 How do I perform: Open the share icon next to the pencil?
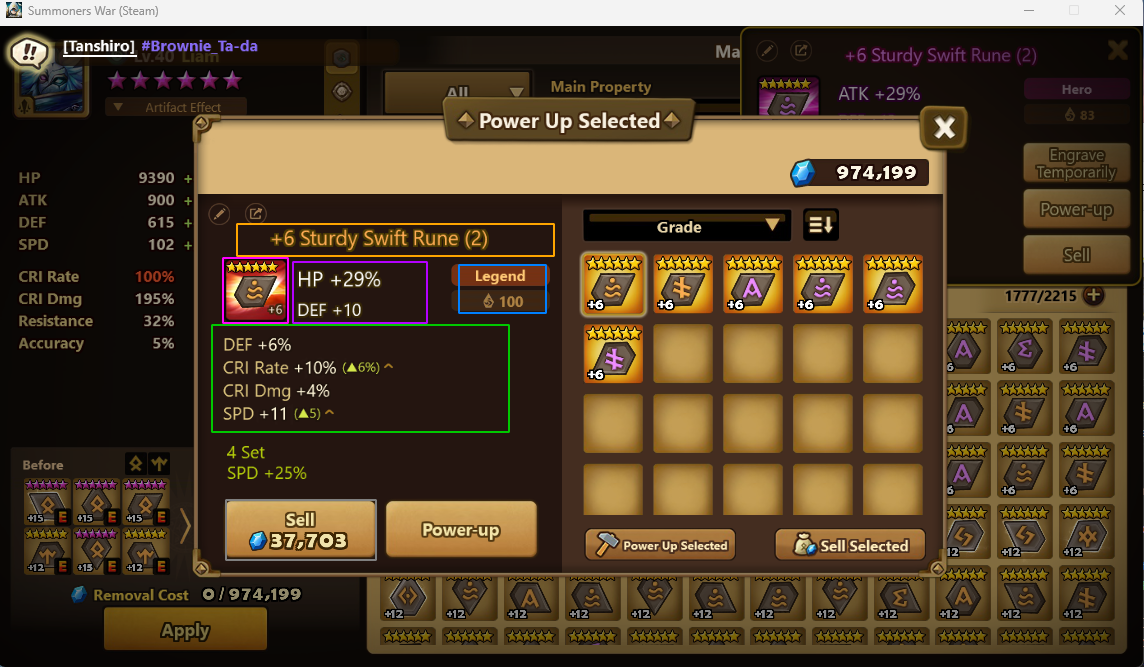pos(256,213)
